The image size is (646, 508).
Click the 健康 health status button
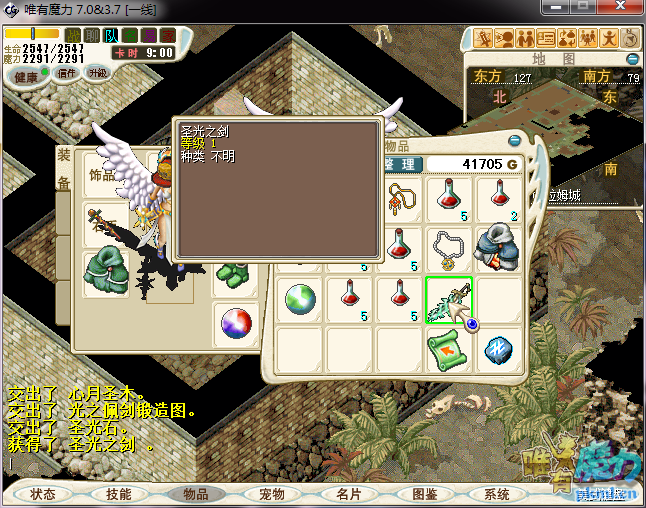[25, 76]
